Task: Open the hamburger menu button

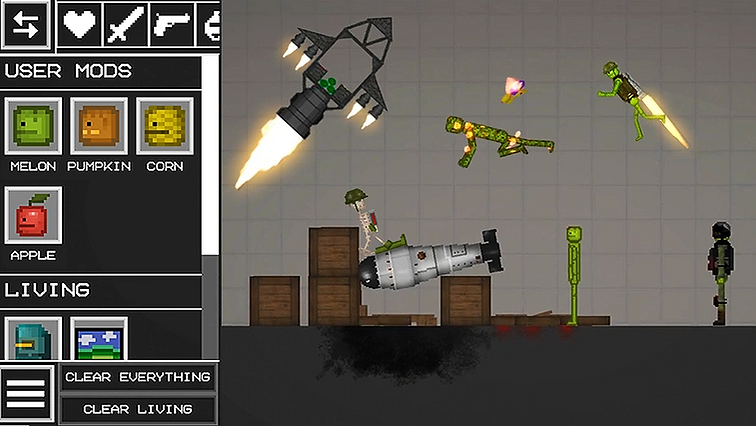Action: coord(26,394)
